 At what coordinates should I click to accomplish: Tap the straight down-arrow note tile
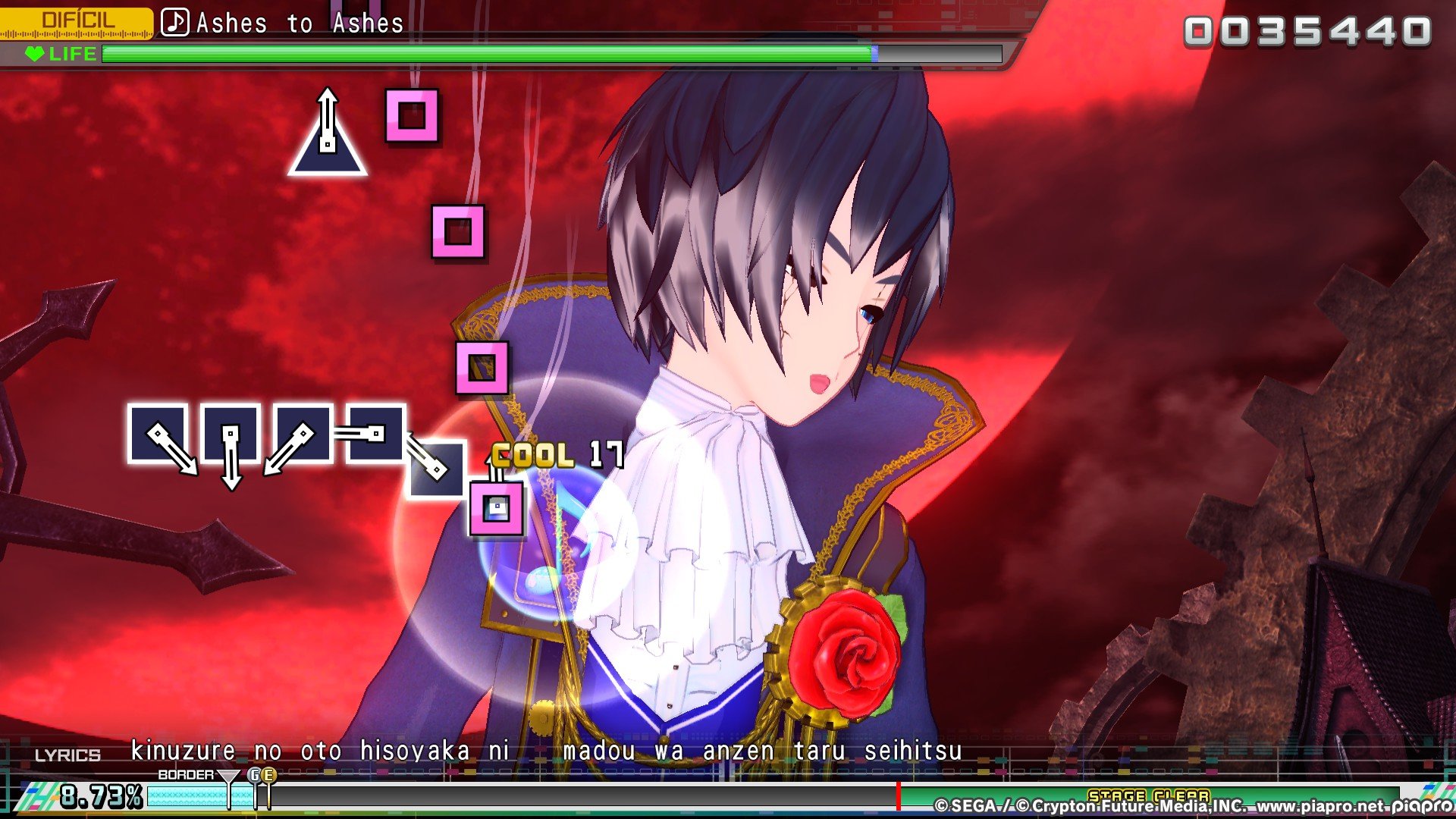coord(231,435)
